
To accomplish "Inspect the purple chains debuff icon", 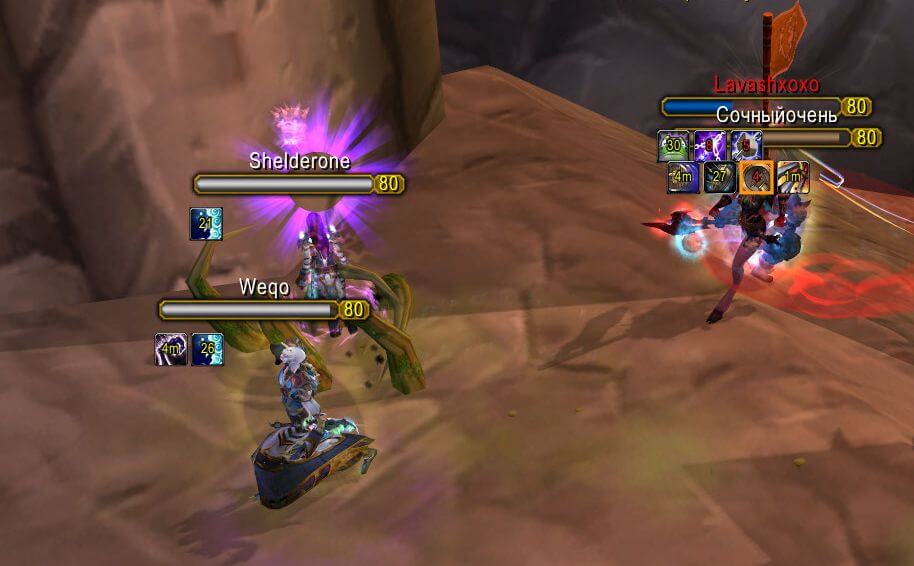I will [x=710, y=146].
